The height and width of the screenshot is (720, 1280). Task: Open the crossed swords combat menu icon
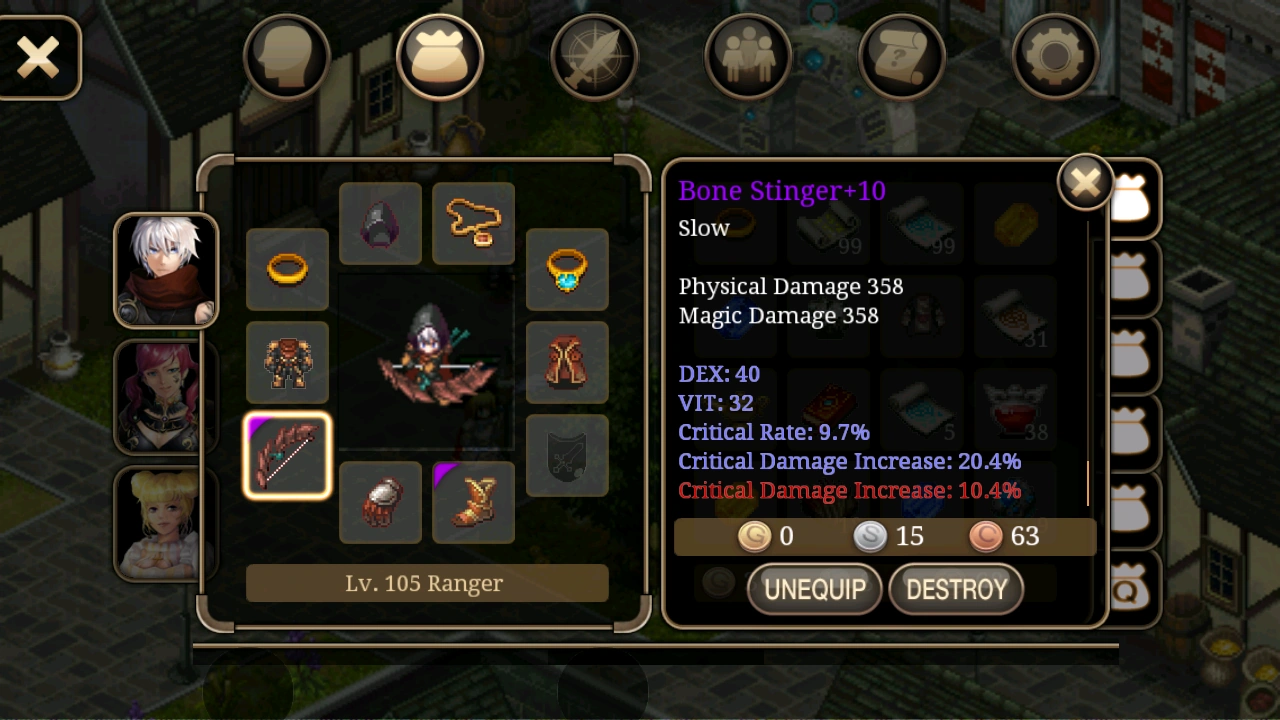pos(594,55)
